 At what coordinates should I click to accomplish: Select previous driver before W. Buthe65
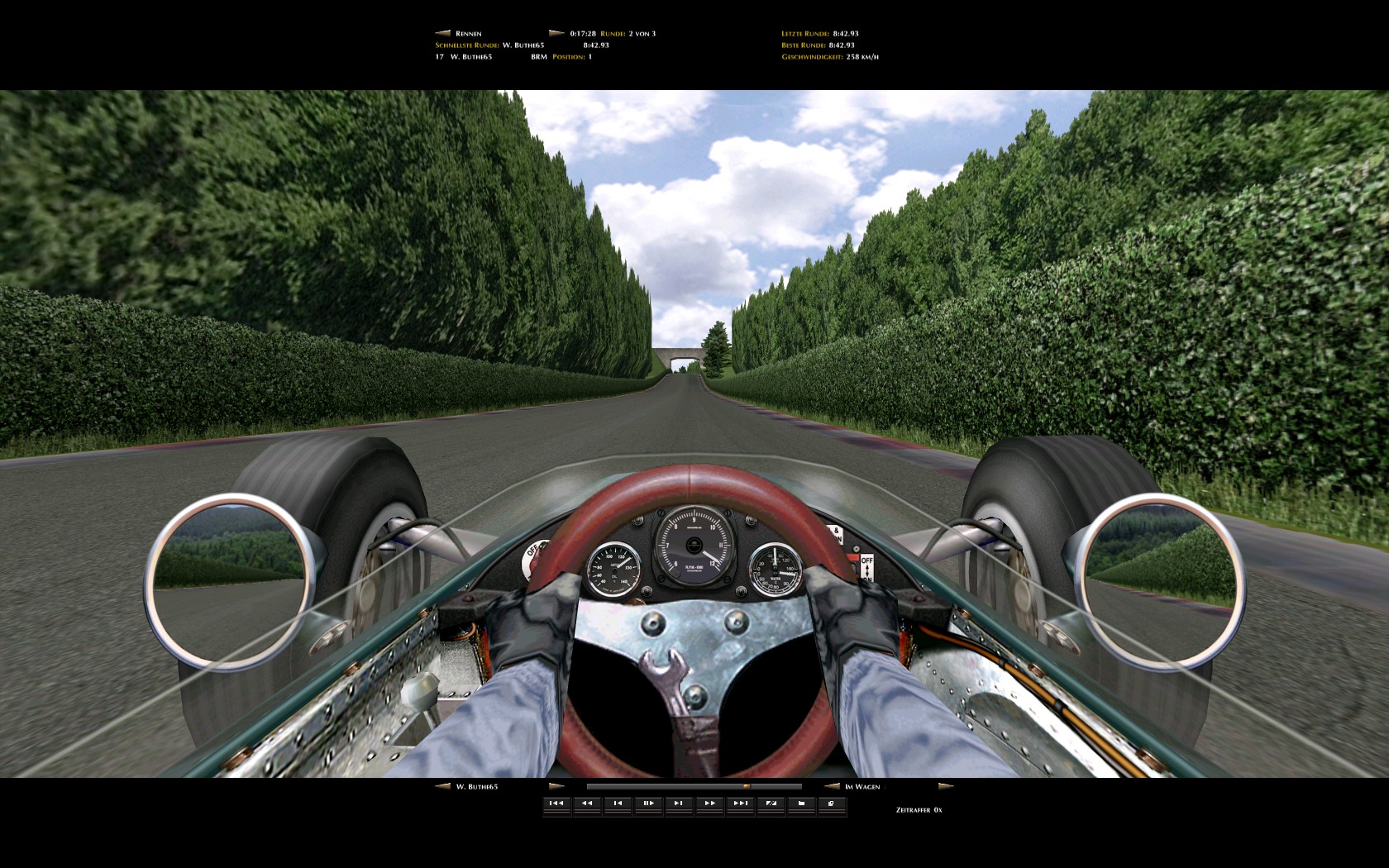[x=442, y=786]
